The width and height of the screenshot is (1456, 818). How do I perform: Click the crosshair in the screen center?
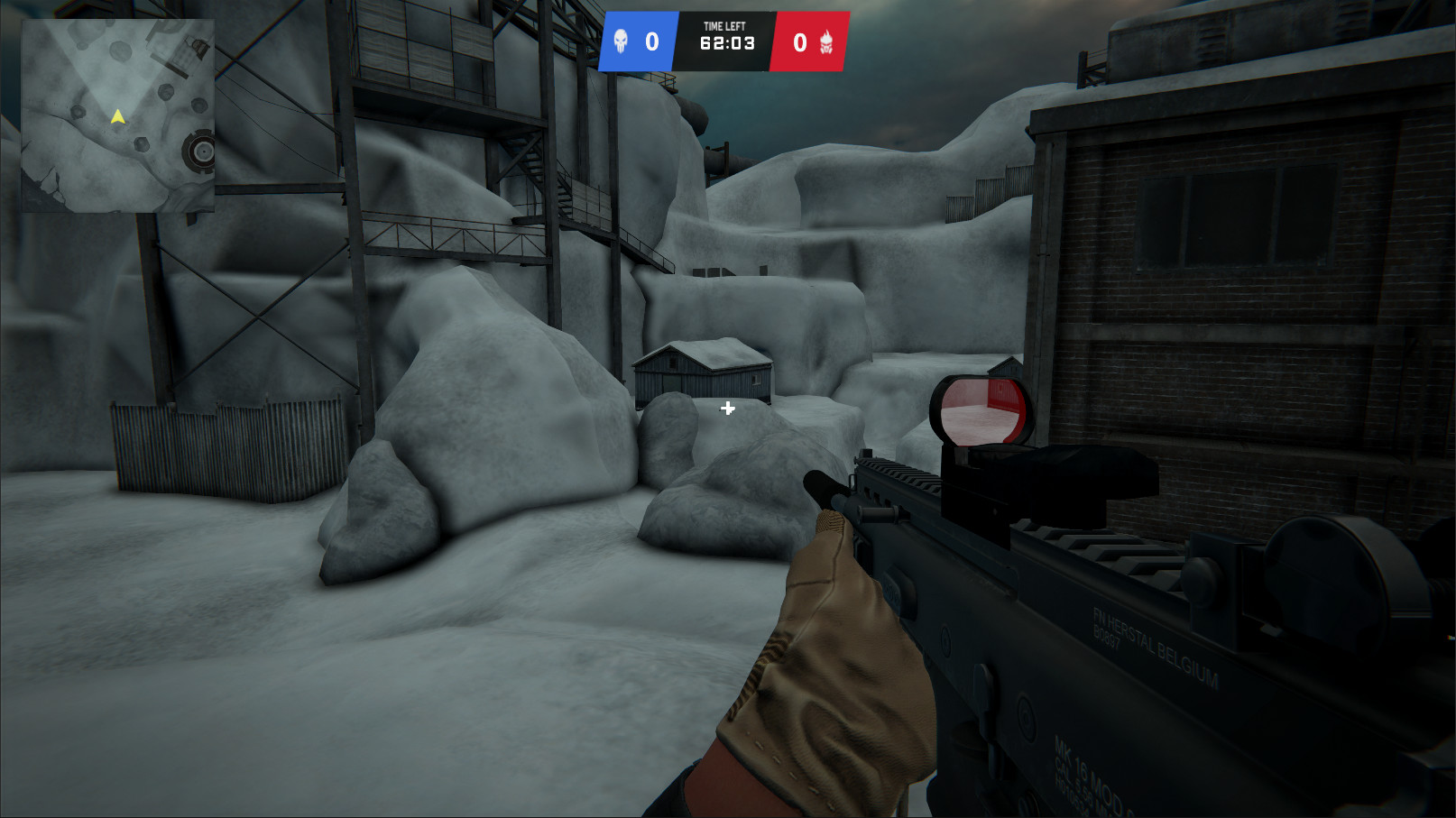coord(726,409)
